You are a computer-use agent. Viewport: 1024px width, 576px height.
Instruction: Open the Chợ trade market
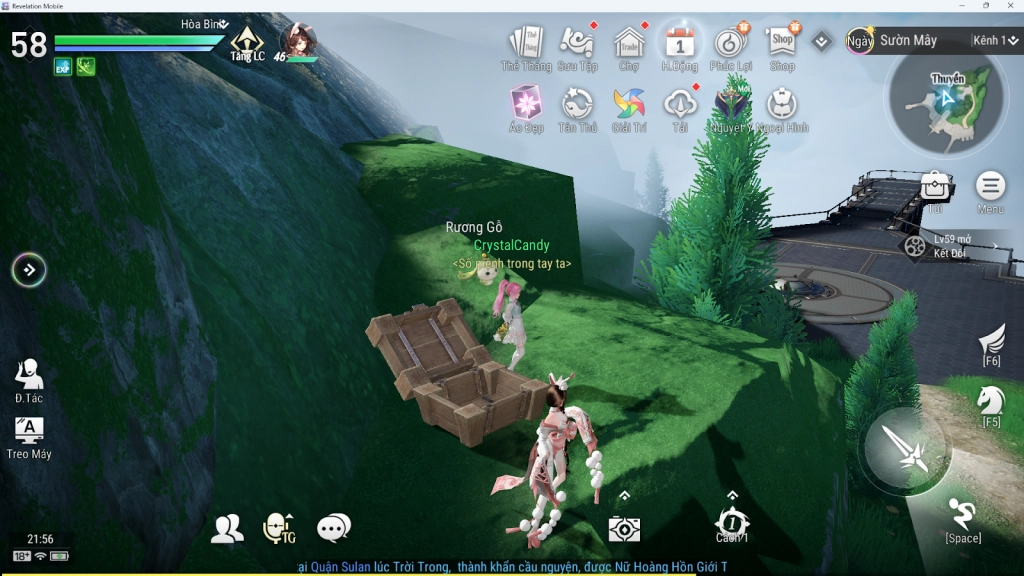coord(629,43)
